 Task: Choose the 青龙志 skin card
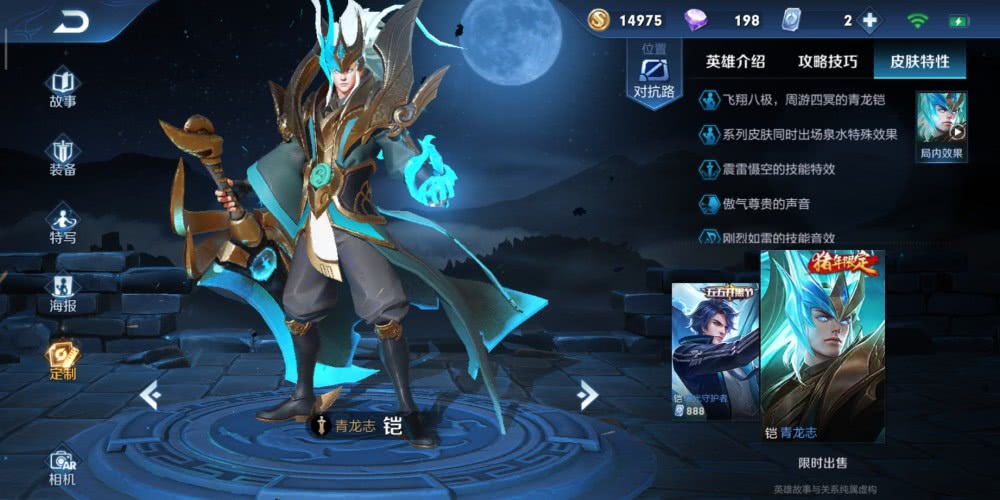coord(821,346)
